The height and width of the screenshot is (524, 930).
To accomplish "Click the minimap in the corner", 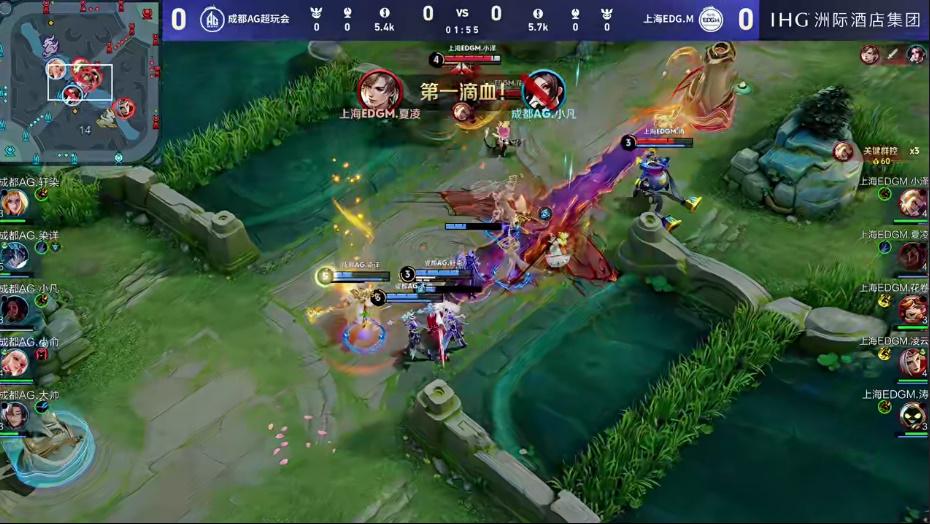I will (79, 82).
